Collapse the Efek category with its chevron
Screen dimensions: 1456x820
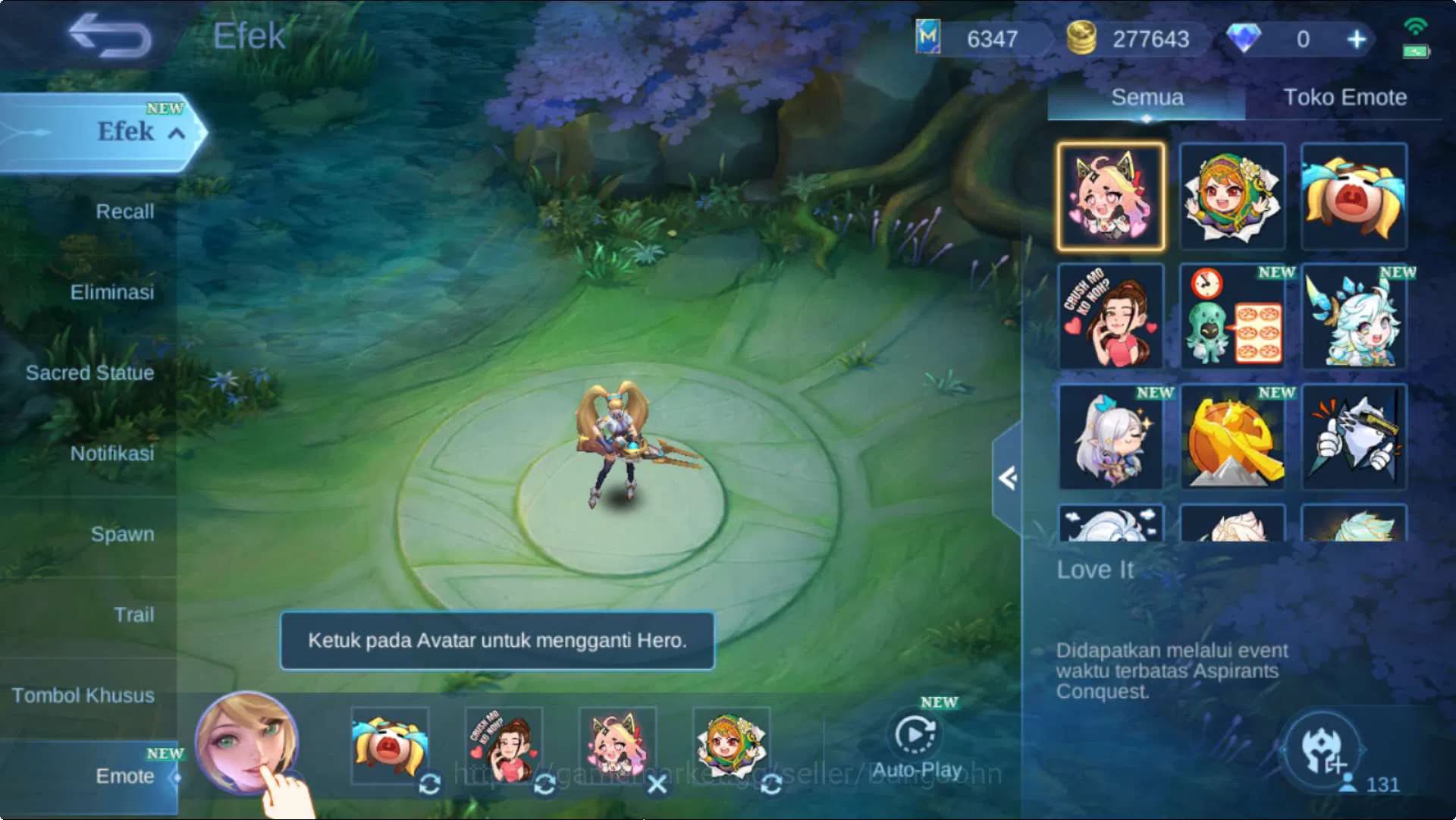pyautogui.click(x=177, y=133)
